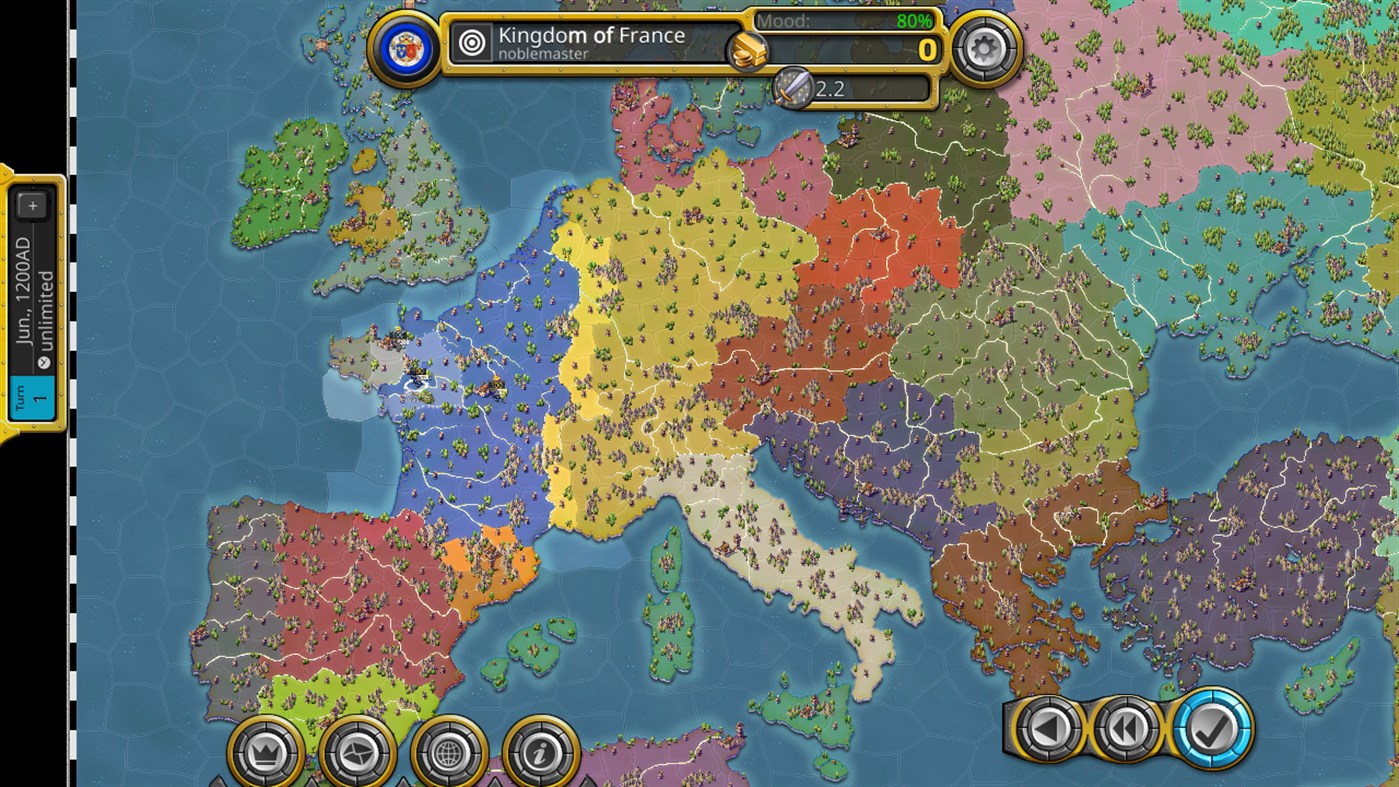Open the ranking crown menu
The width and height of the screenshot is (1399, 787).
(265, 753)
